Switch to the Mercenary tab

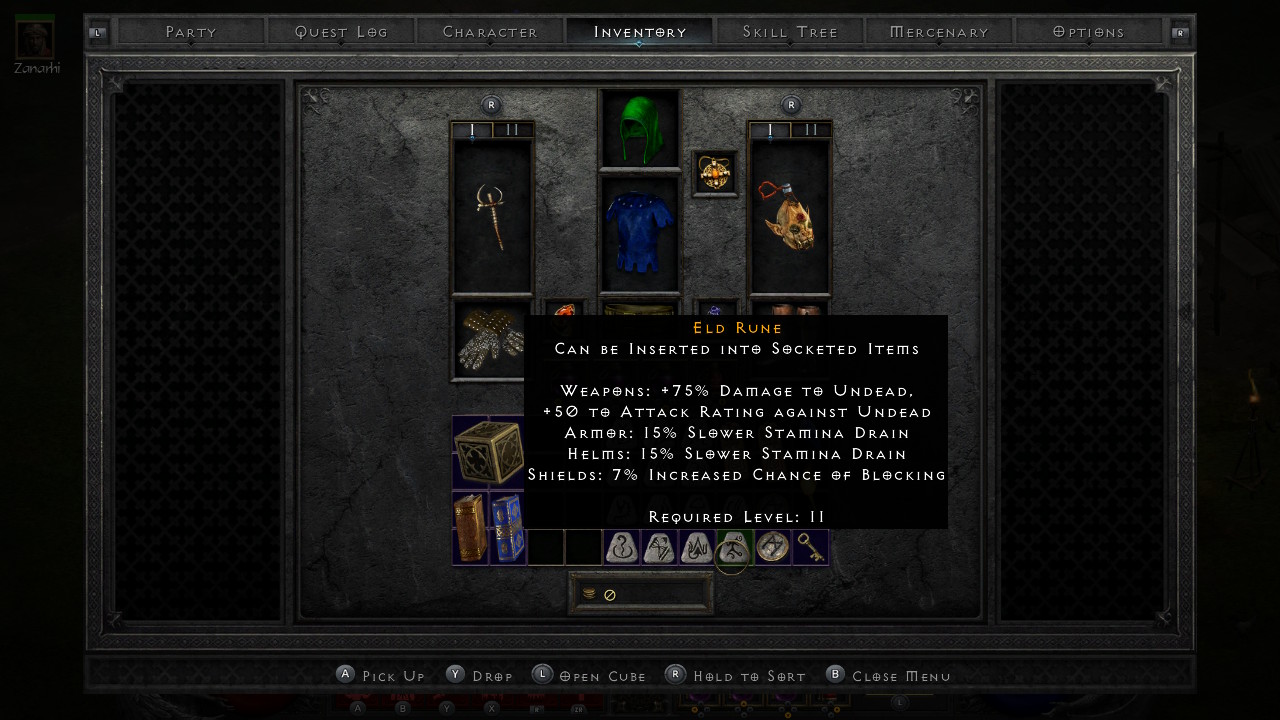click(x=939, y=32)
